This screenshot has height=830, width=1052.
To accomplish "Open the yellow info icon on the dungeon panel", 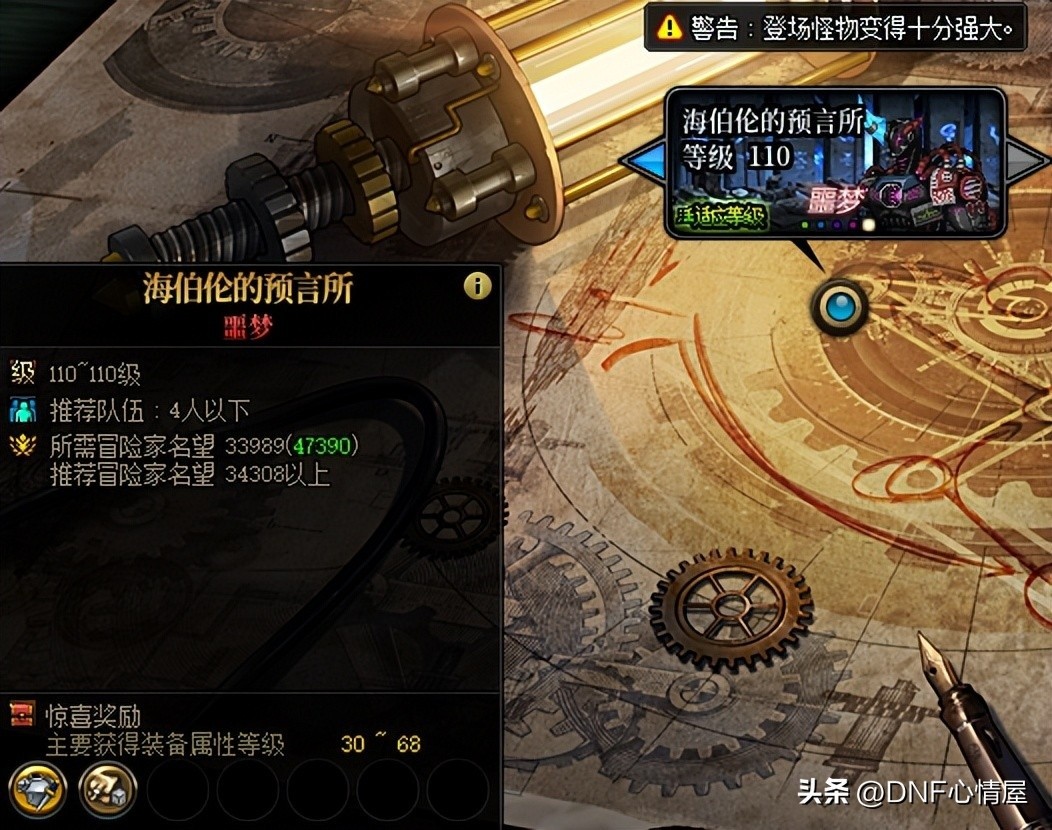I will pos(477,287).
